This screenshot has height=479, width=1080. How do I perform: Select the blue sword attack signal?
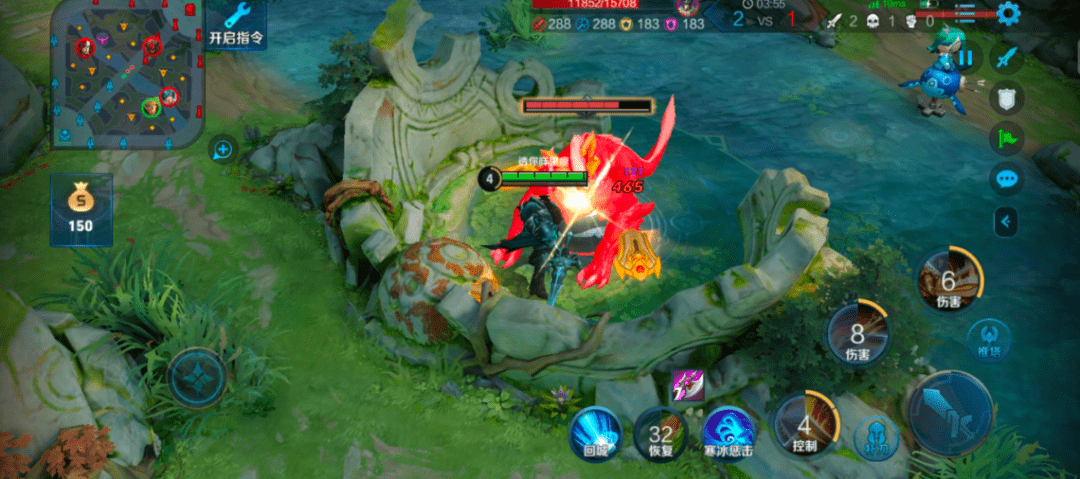tap(1007, 56)
